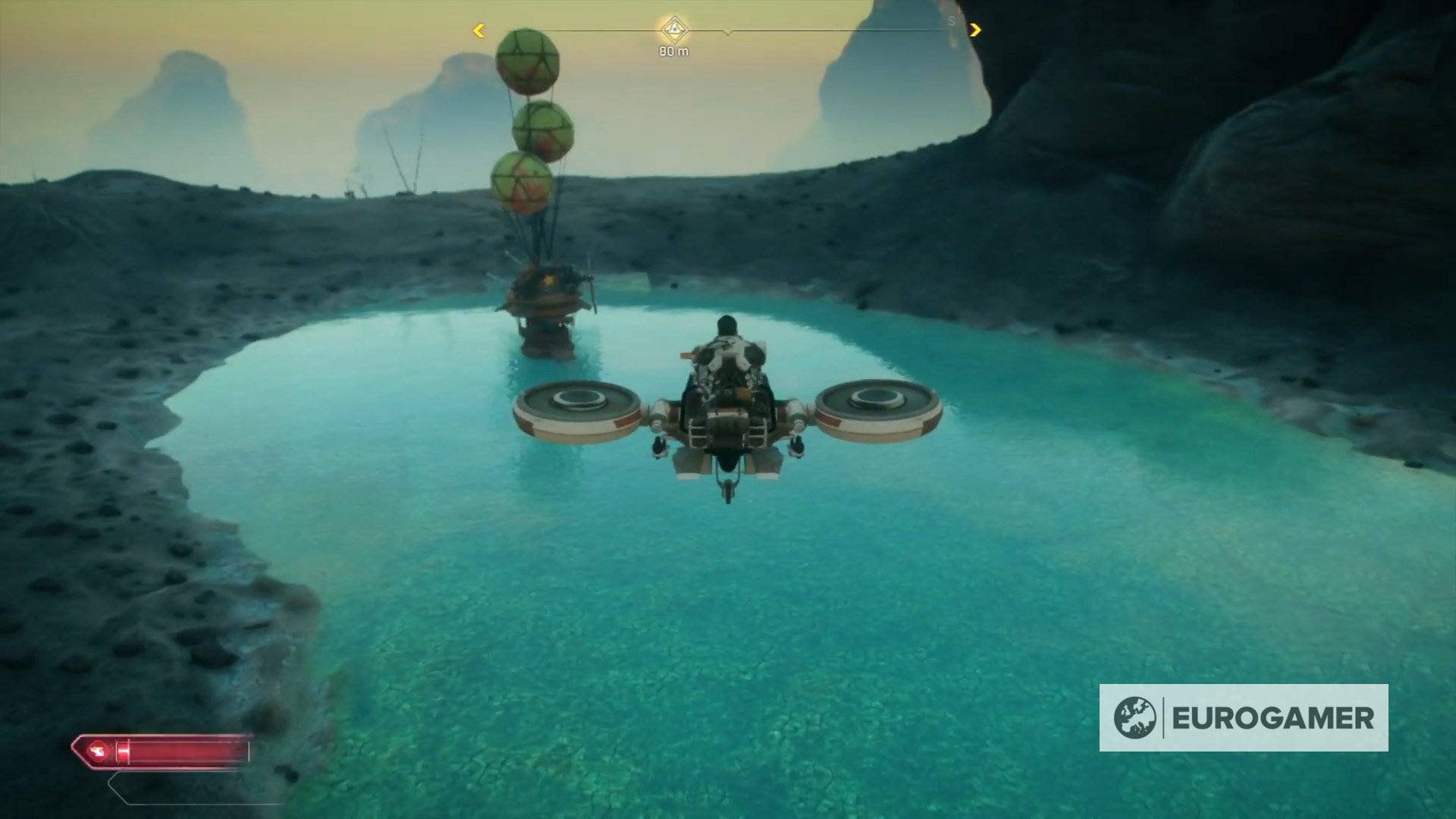This screenshot has height=819, width=1456.
Task: Click the yellow right compass arrow
Action: tap(976, 29)
